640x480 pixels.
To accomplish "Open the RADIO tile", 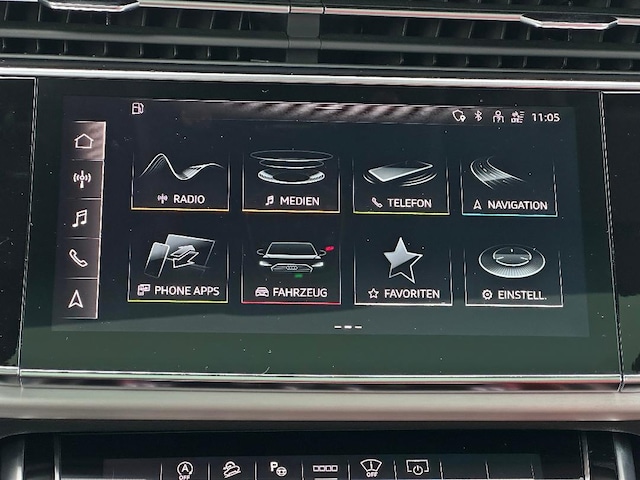I will coord(180,178).
